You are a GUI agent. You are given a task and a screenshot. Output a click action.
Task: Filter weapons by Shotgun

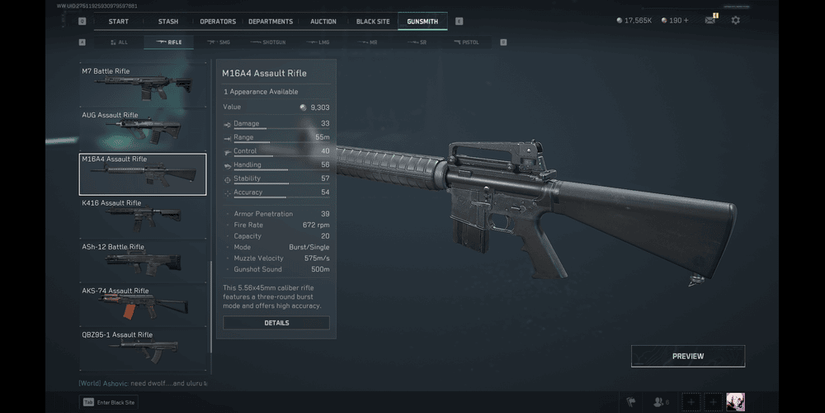(x=269, y=42)
